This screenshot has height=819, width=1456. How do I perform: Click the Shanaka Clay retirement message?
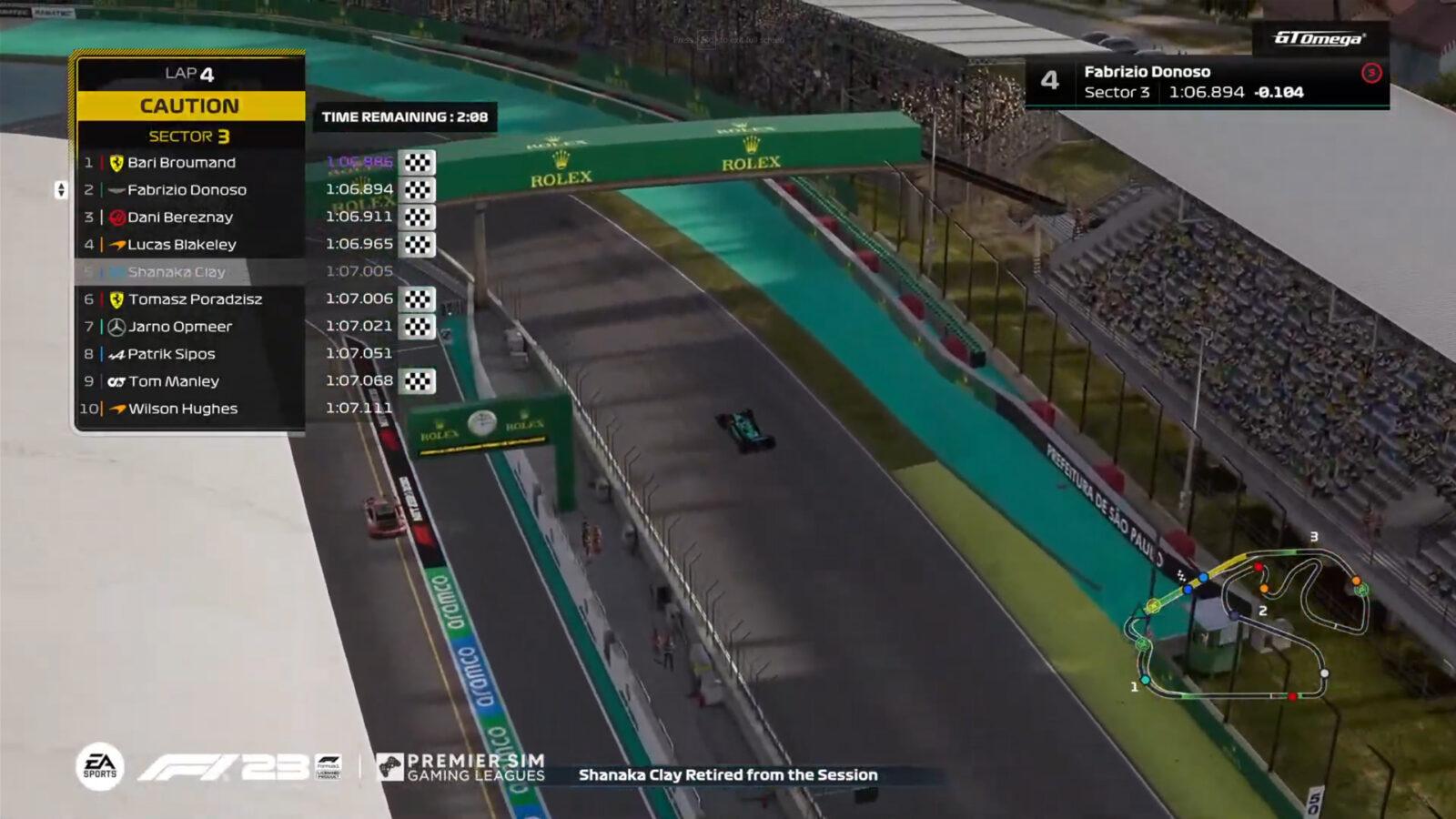tap(728, 776)
